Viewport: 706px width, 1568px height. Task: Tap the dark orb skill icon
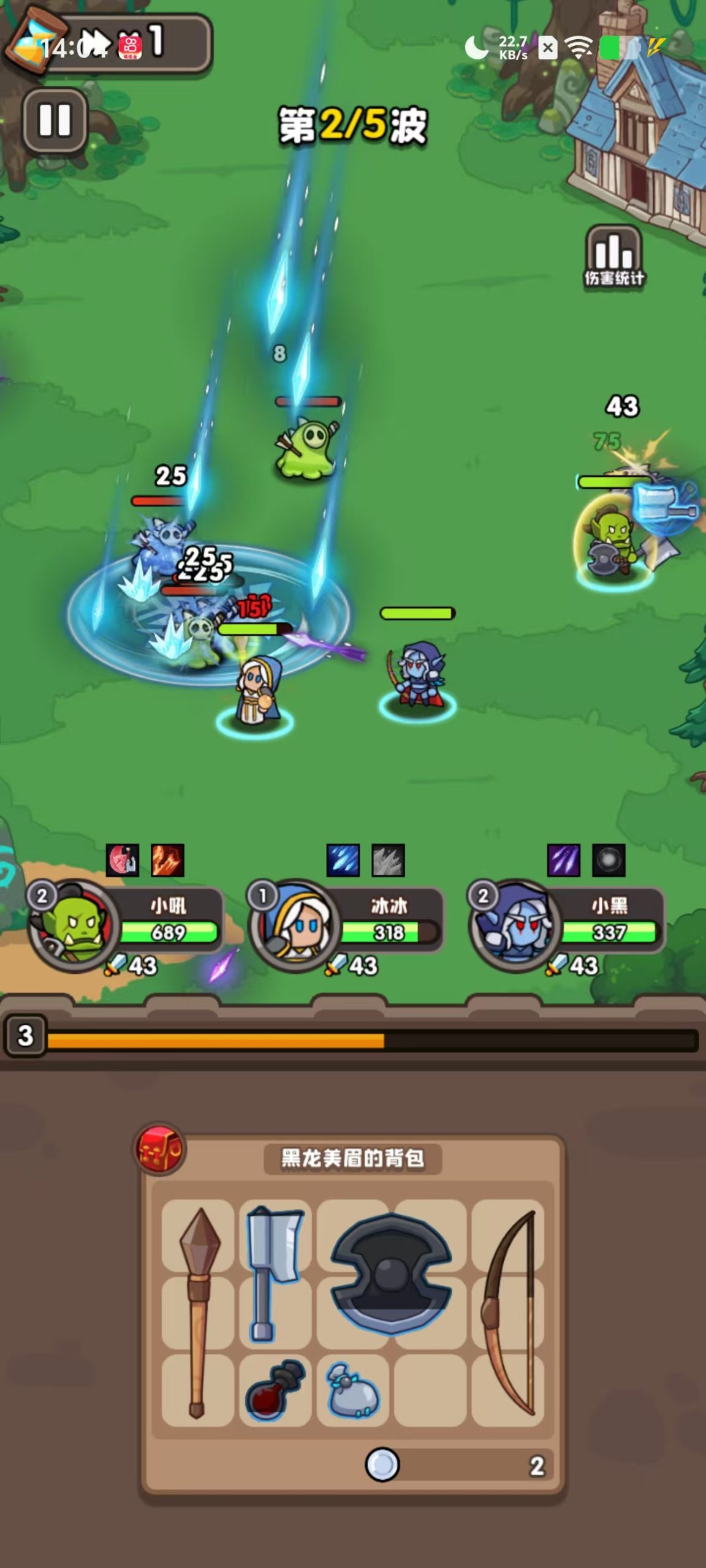click(609, 860)
